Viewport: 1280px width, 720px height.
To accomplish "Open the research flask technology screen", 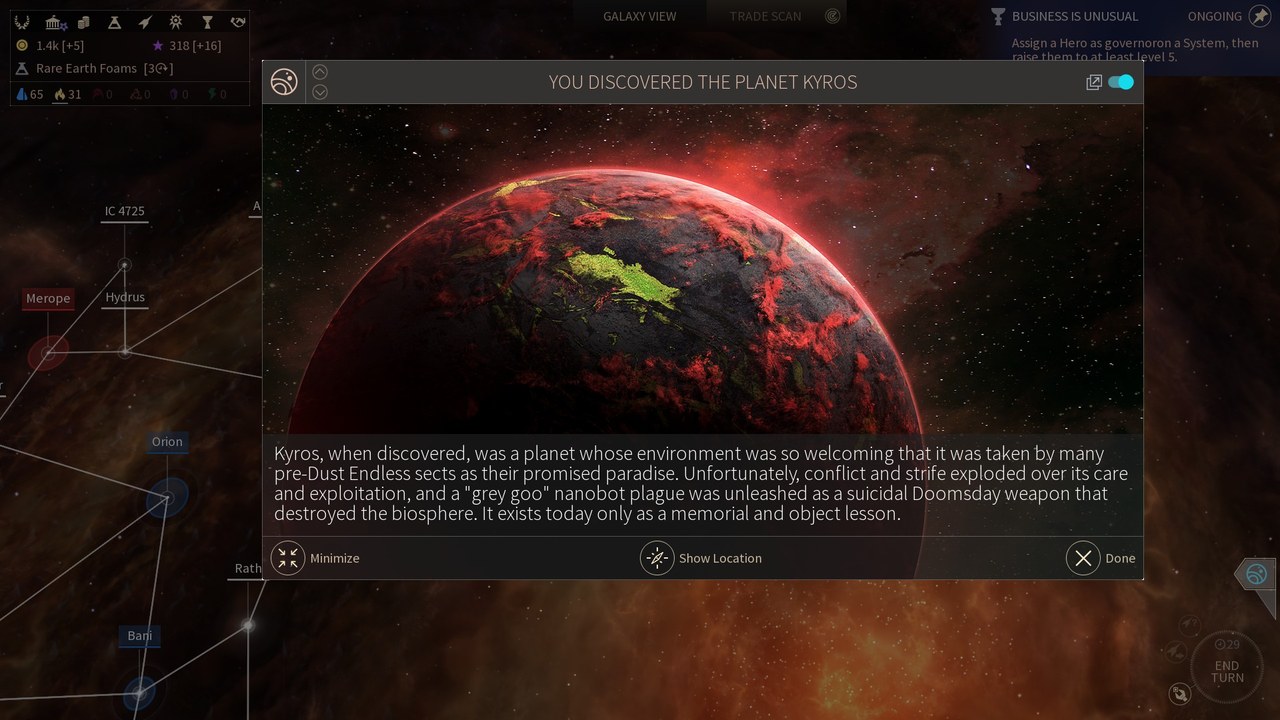I will coord(114,22).
